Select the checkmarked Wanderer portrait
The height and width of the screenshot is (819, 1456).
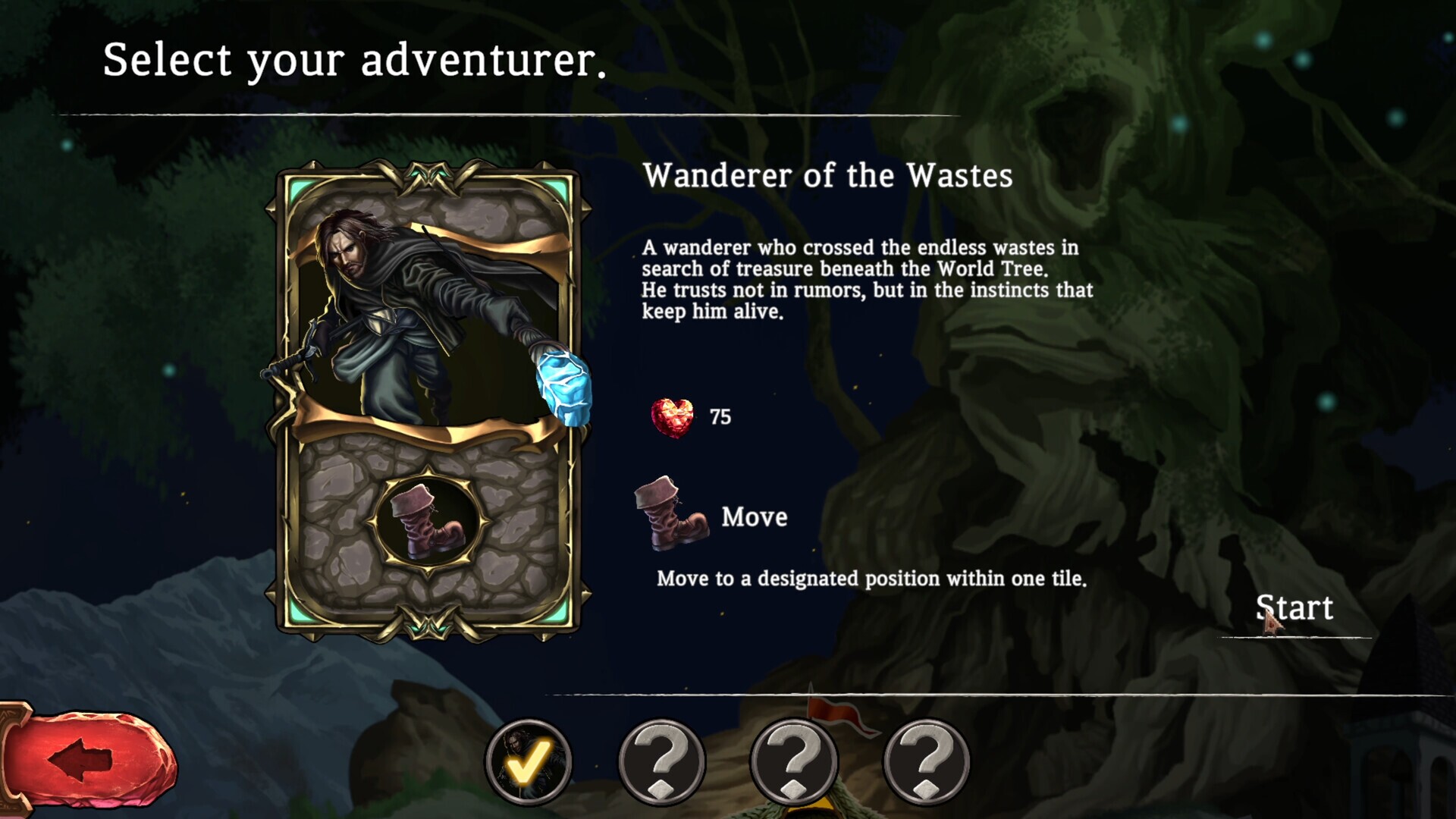tap(529, 761)
